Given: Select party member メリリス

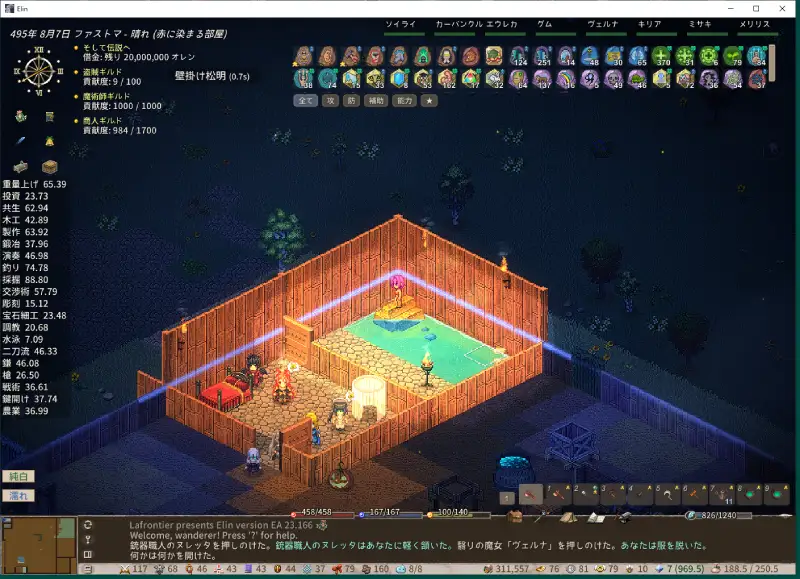Looking at the screenshot, I should click(757, 24).
